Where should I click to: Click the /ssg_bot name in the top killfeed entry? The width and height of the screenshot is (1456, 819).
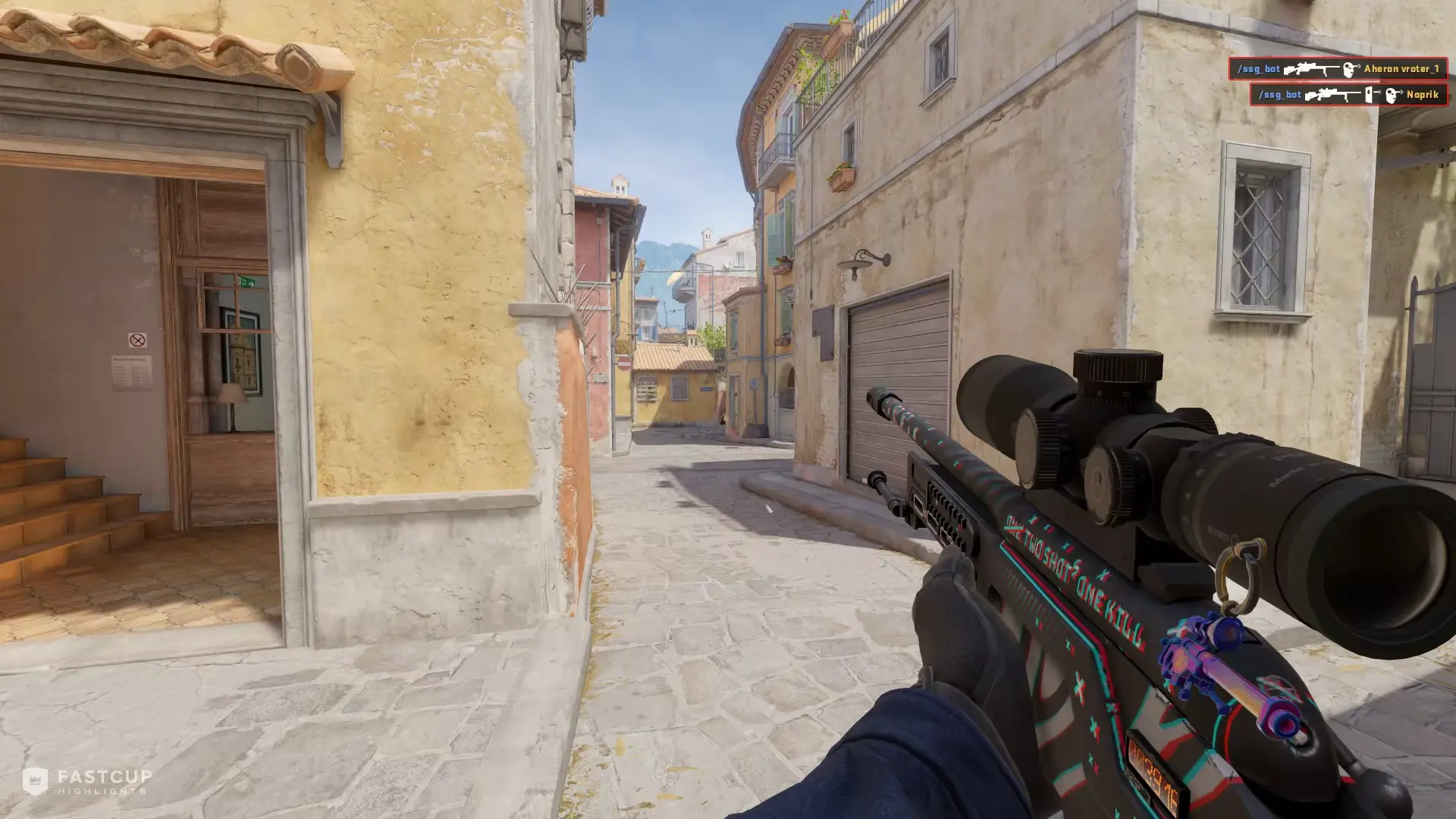[x=1260, y=68]
